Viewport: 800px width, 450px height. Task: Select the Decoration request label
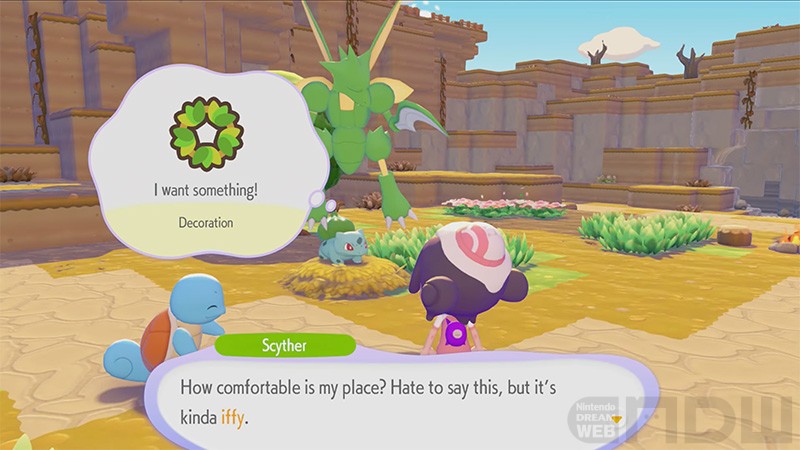pyautogui.click(x=205, y=222)
